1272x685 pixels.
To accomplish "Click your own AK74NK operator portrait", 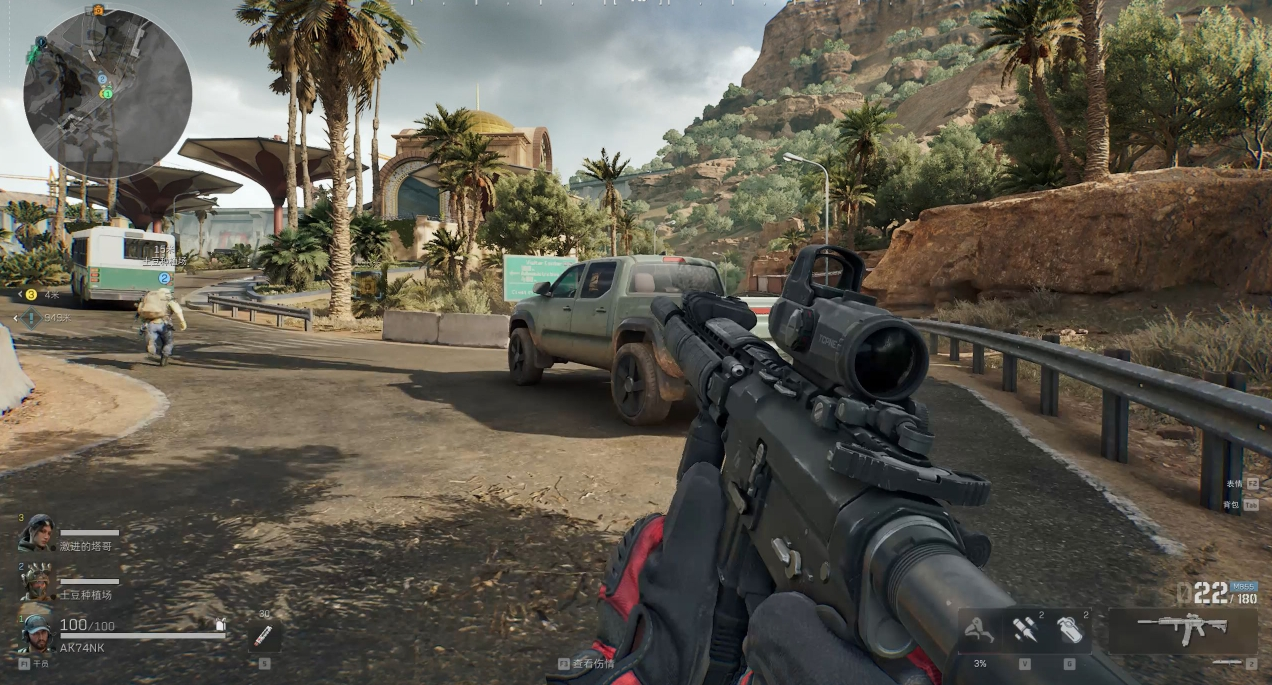I will point(38,633).
